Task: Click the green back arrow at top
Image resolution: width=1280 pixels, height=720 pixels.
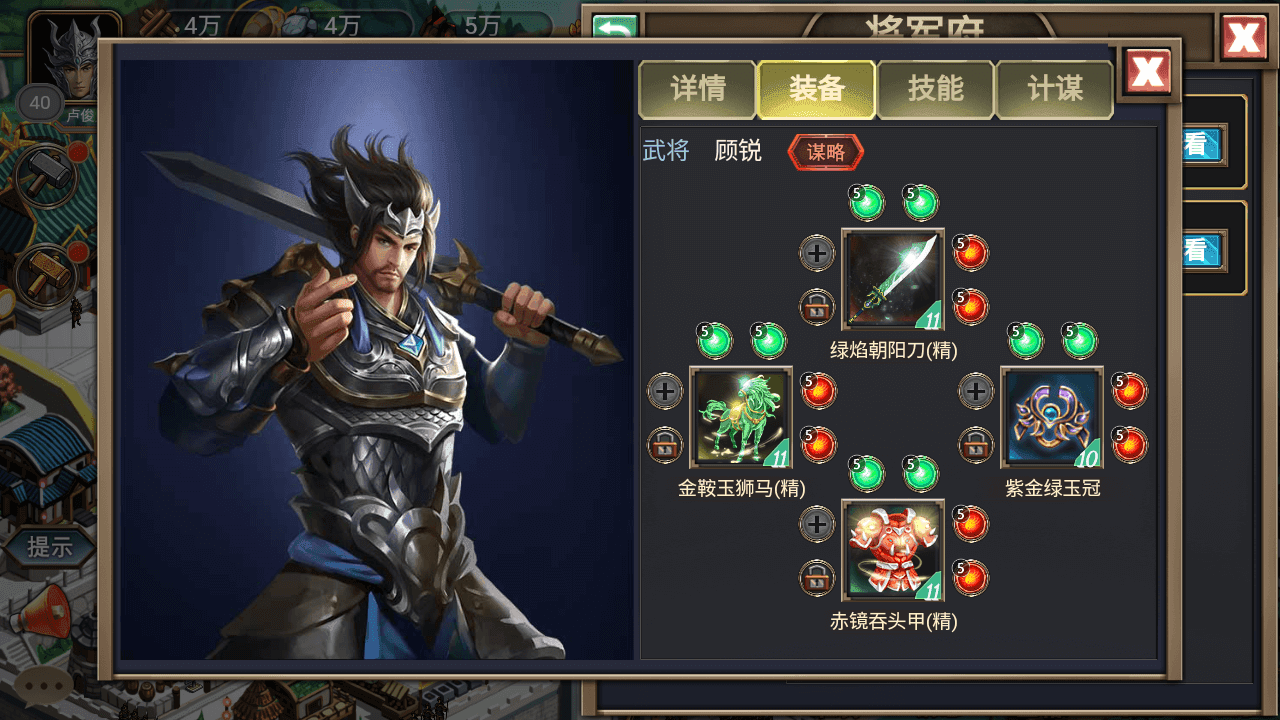Action: point(614,27)
